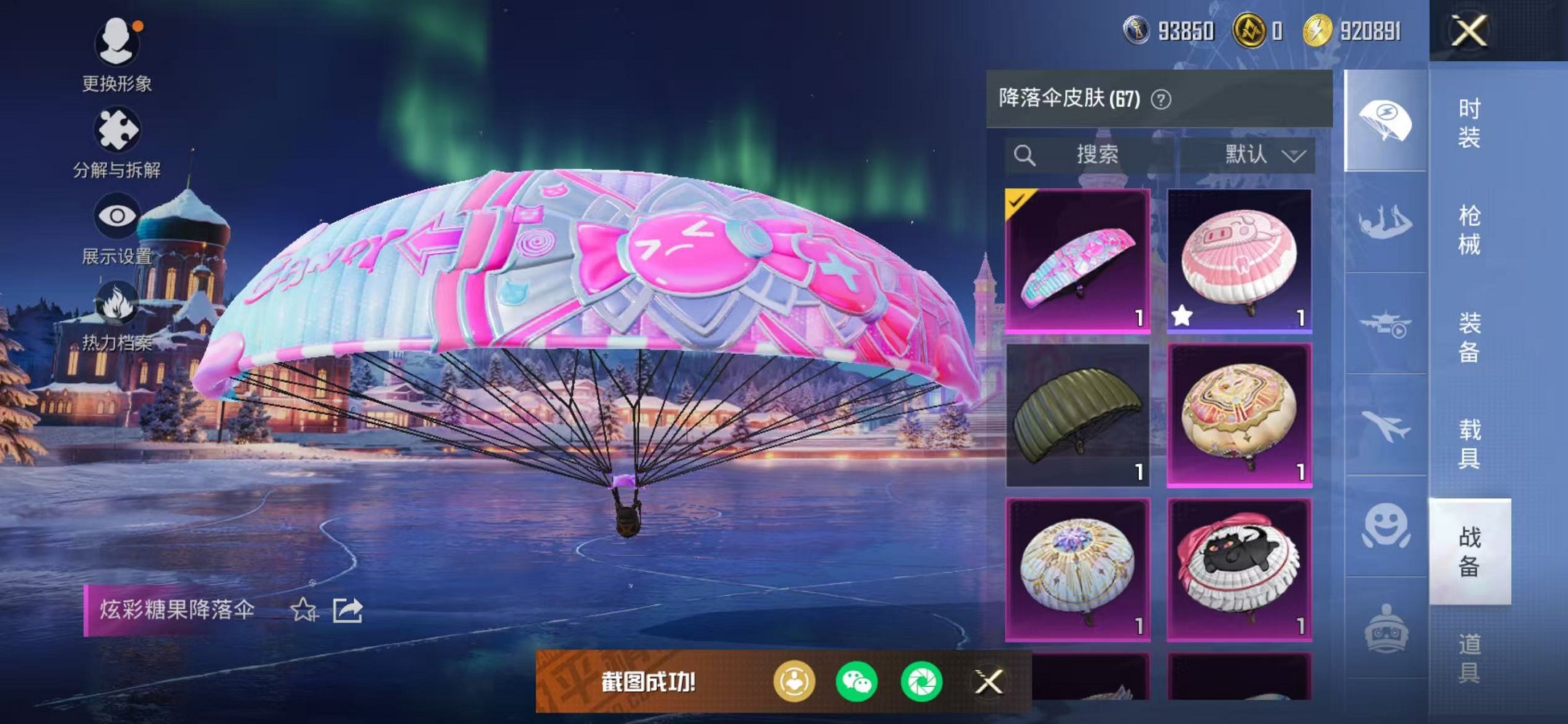The height and width of the screenshot is (724, 1568).
Task: Open the 更换形象 avatar option
Action: coord(118,55)
